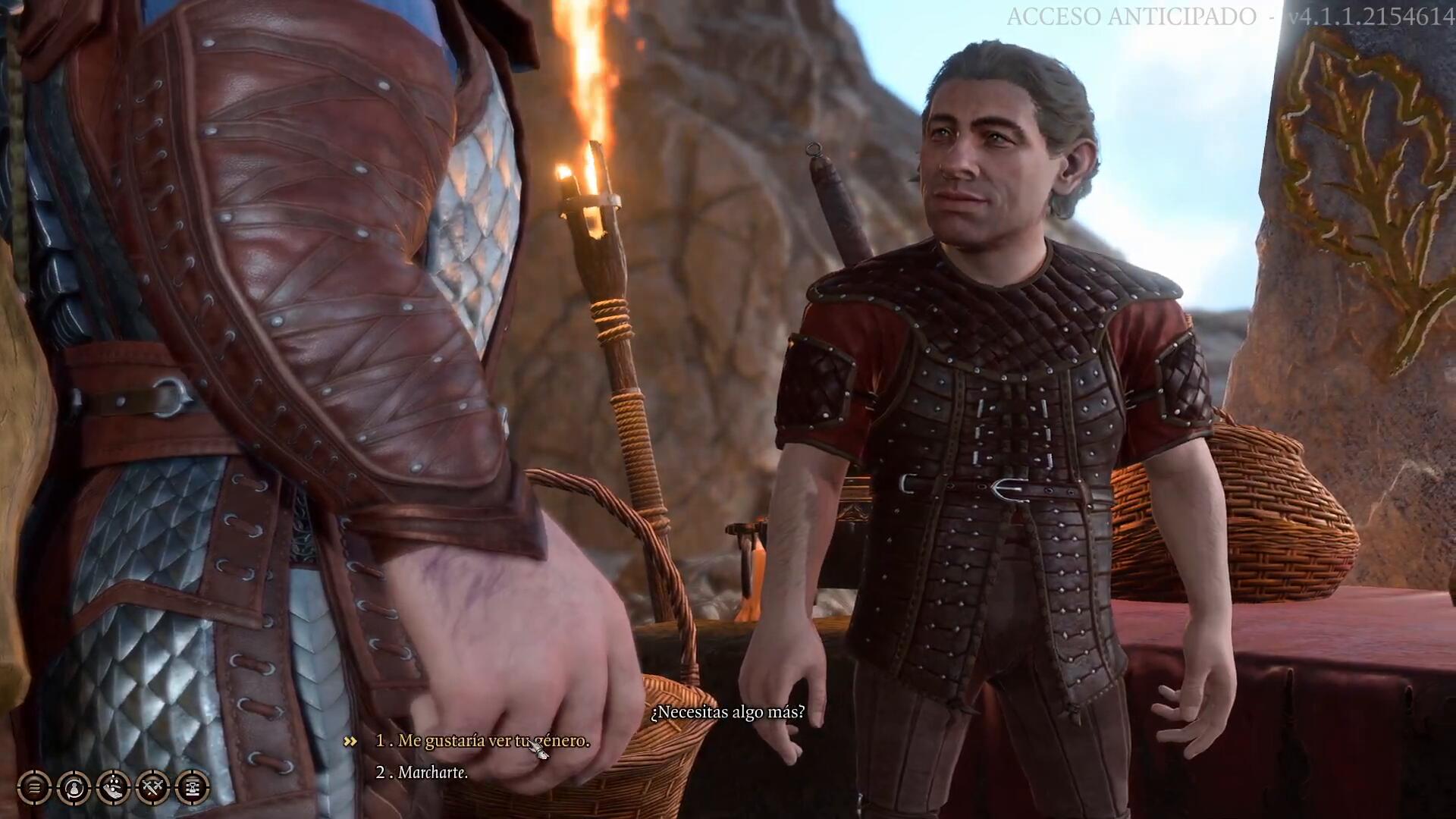Open the hand tossing coins icon
1456x819 pixels.
click(x=113, y=788)
